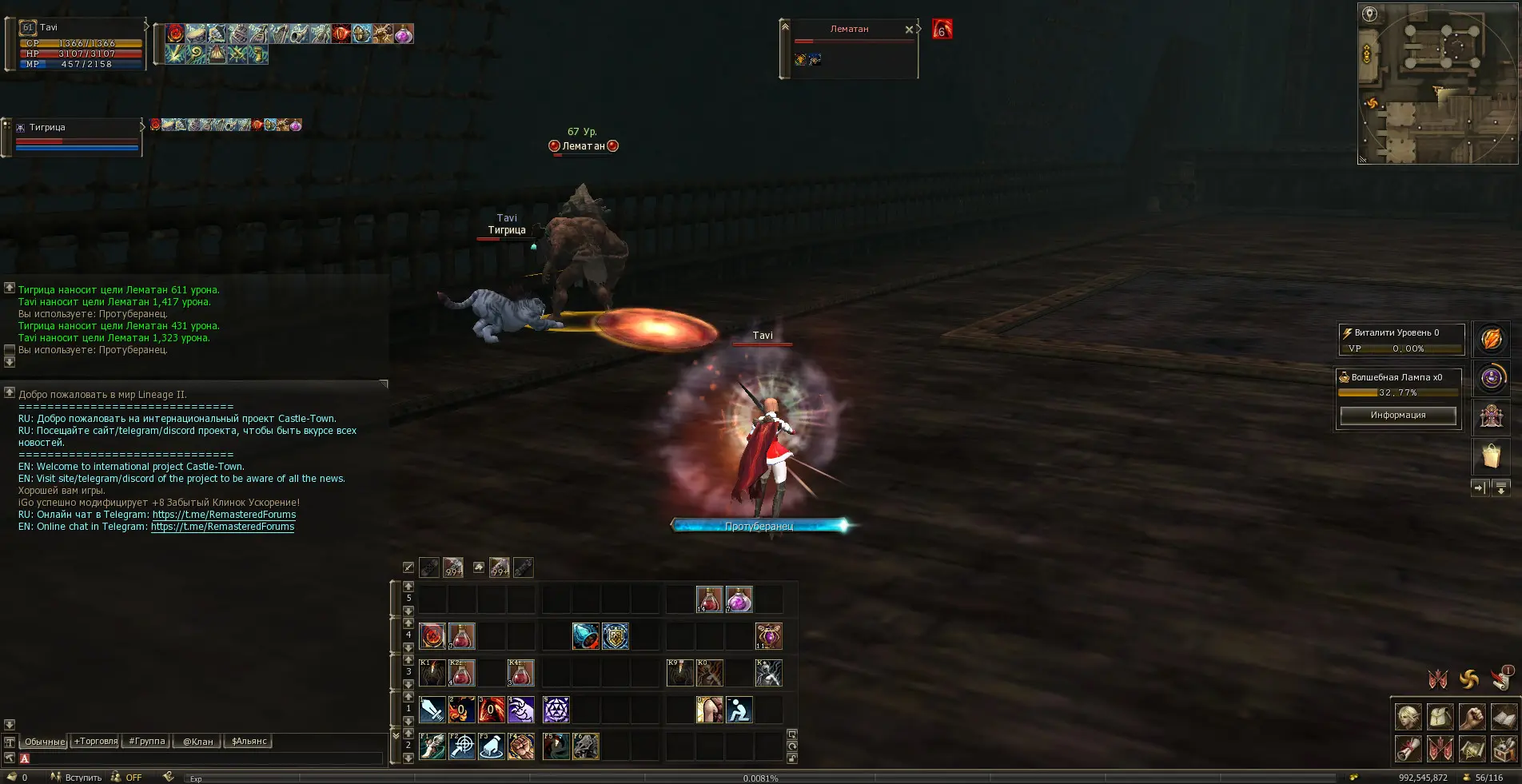Activate the F4 fist skill icon

click(x=521, y=746)
